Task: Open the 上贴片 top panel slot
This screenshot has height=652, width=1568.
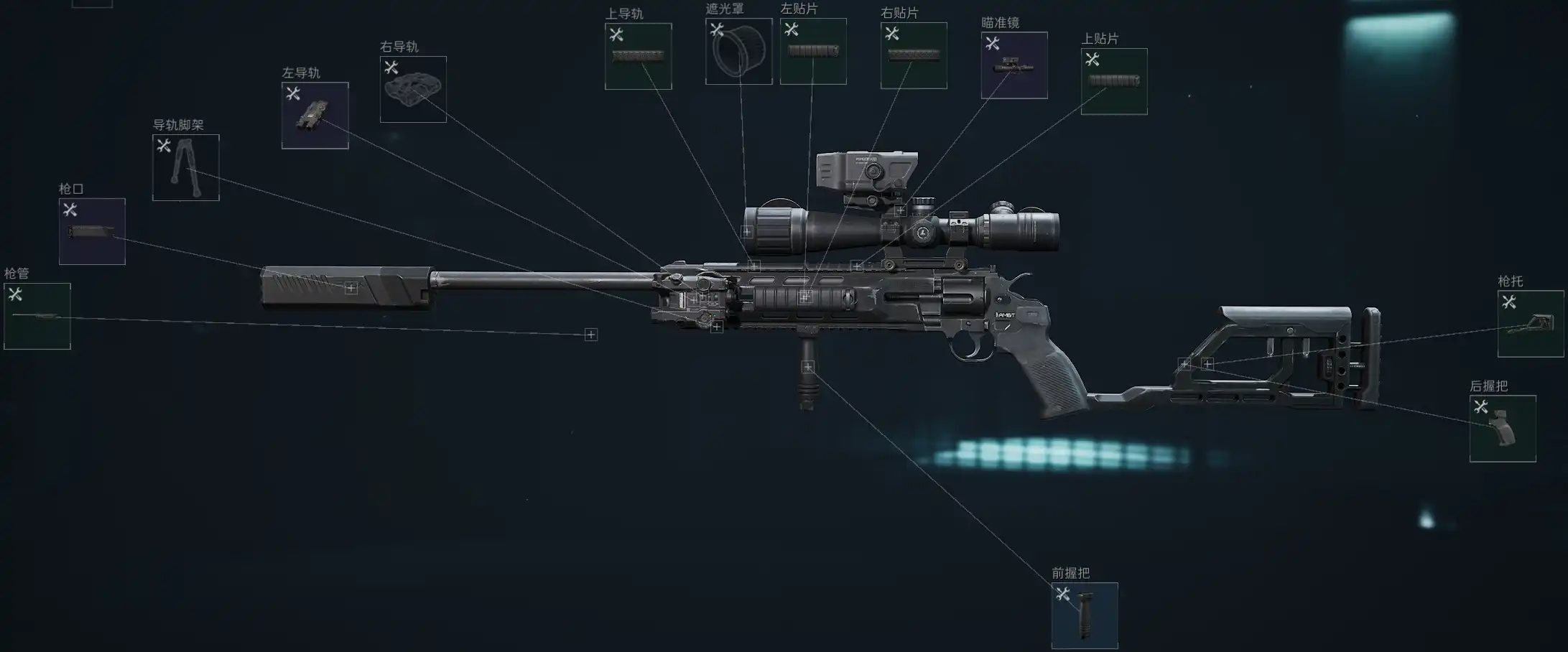Action: (1114, 81)
